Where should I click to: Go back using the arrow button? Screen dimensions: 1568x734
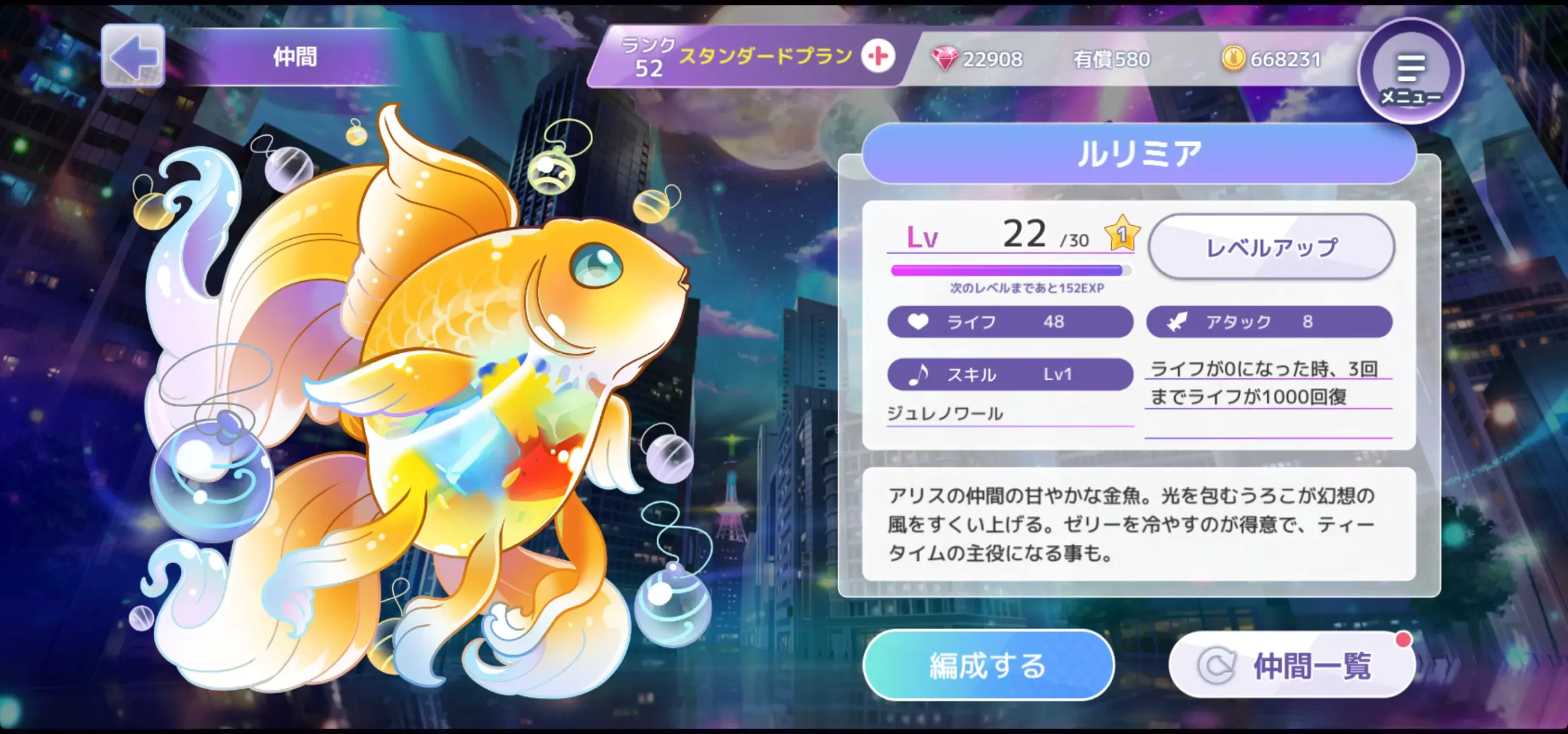tap(133, 56)
